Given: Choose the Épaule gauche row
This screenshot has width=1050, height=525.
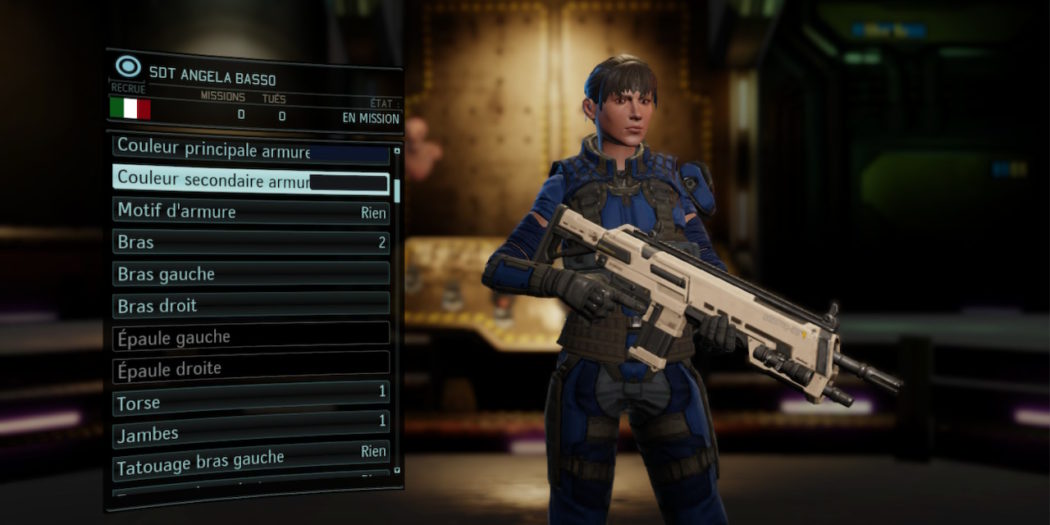Looking at the screenshot, I should click(250, 336).
